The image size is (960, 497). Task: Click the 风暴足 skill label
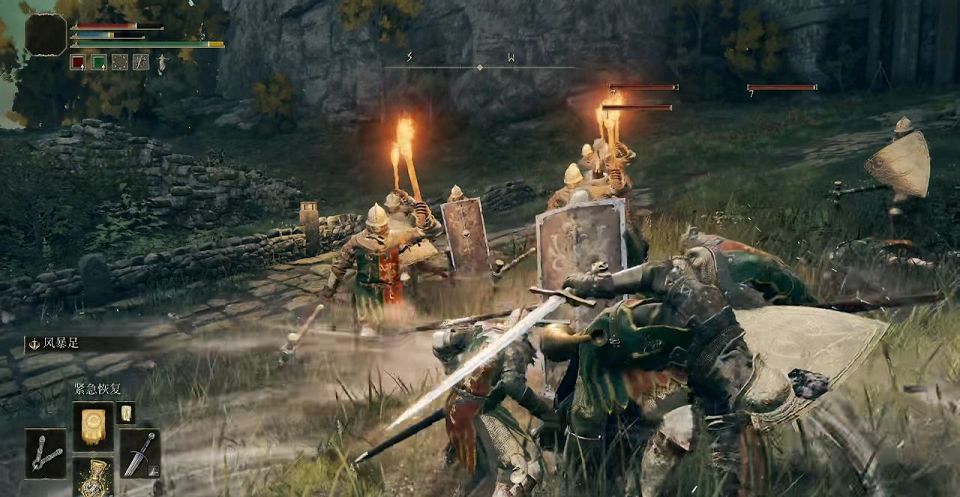click(62, 343)
